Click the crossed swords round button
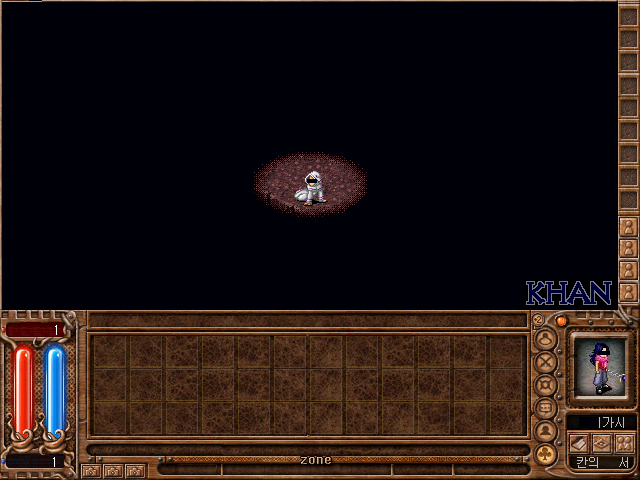This screenshot has width=640, height=480. coord(546,362)
